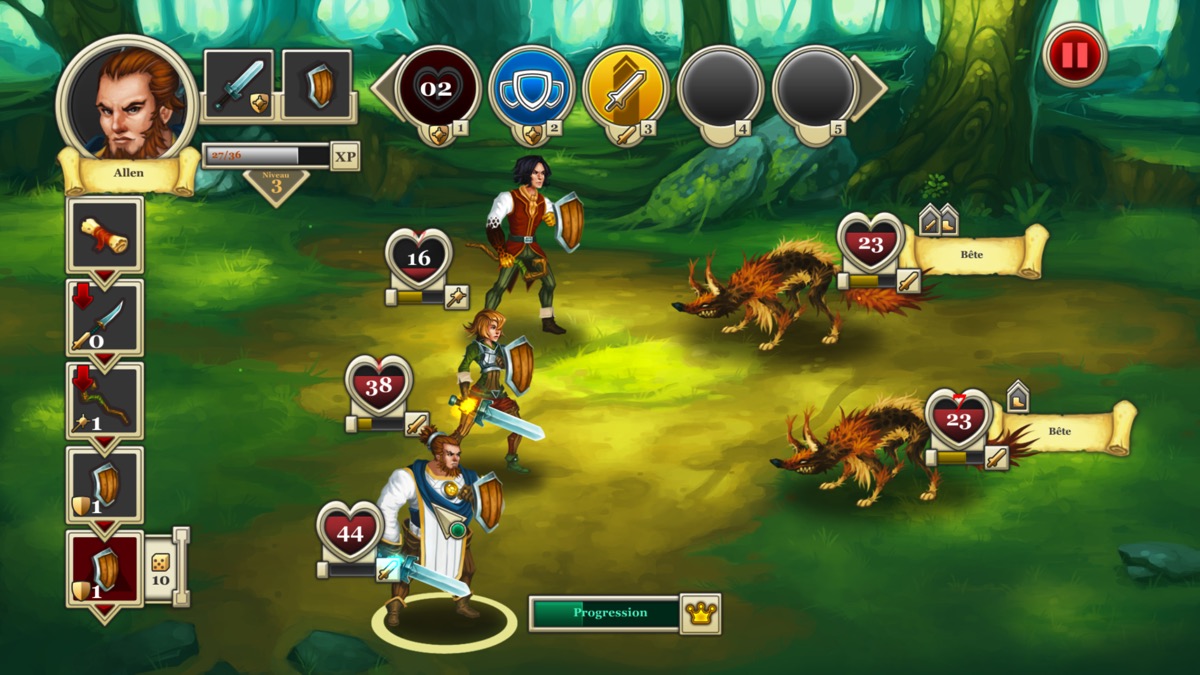Choose the blue shield action token
This screenshot has width=1200, height=675.
pos(531,88)
